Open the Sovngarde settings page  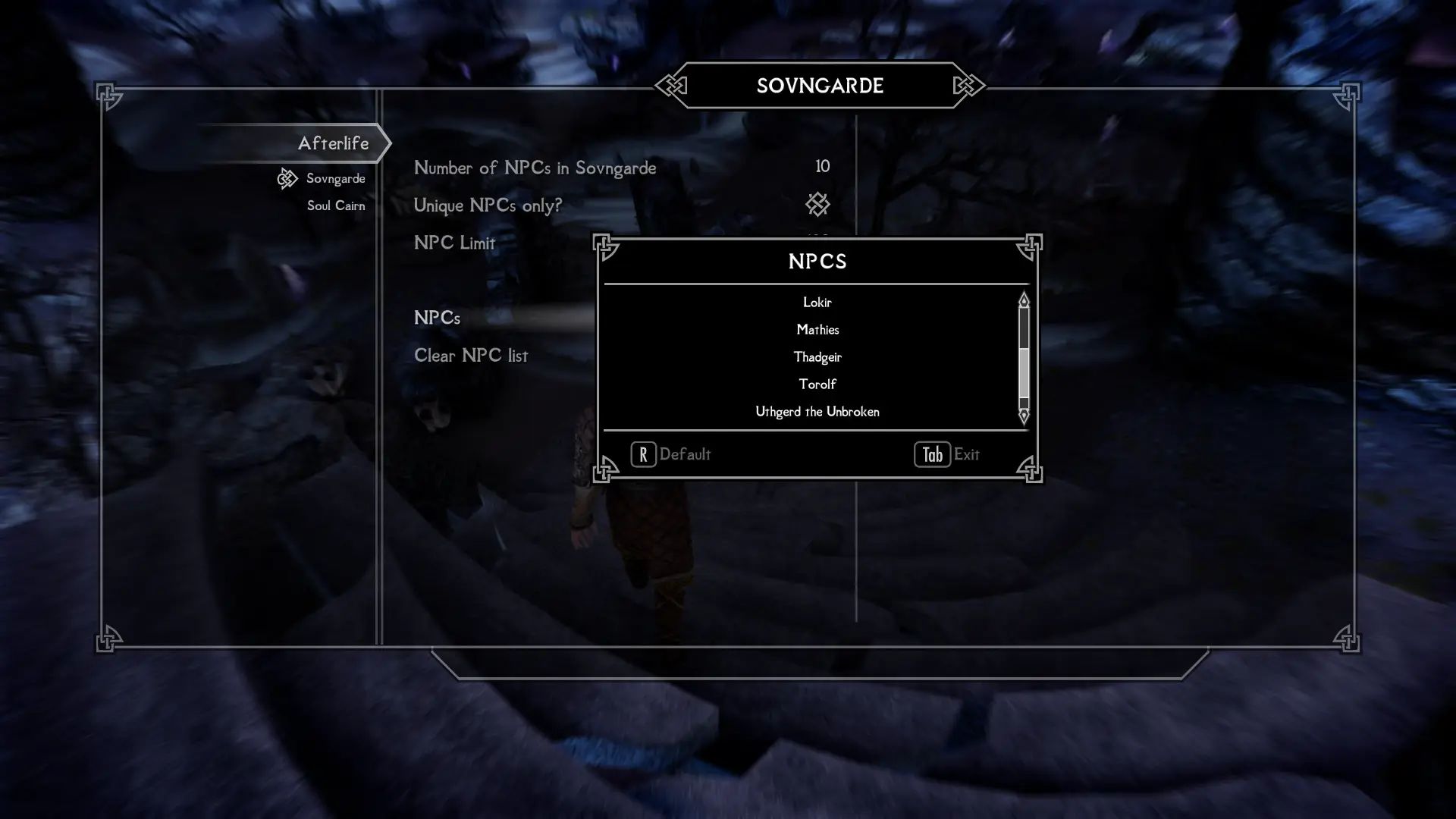pyautogui.click(x=334, y=177)
